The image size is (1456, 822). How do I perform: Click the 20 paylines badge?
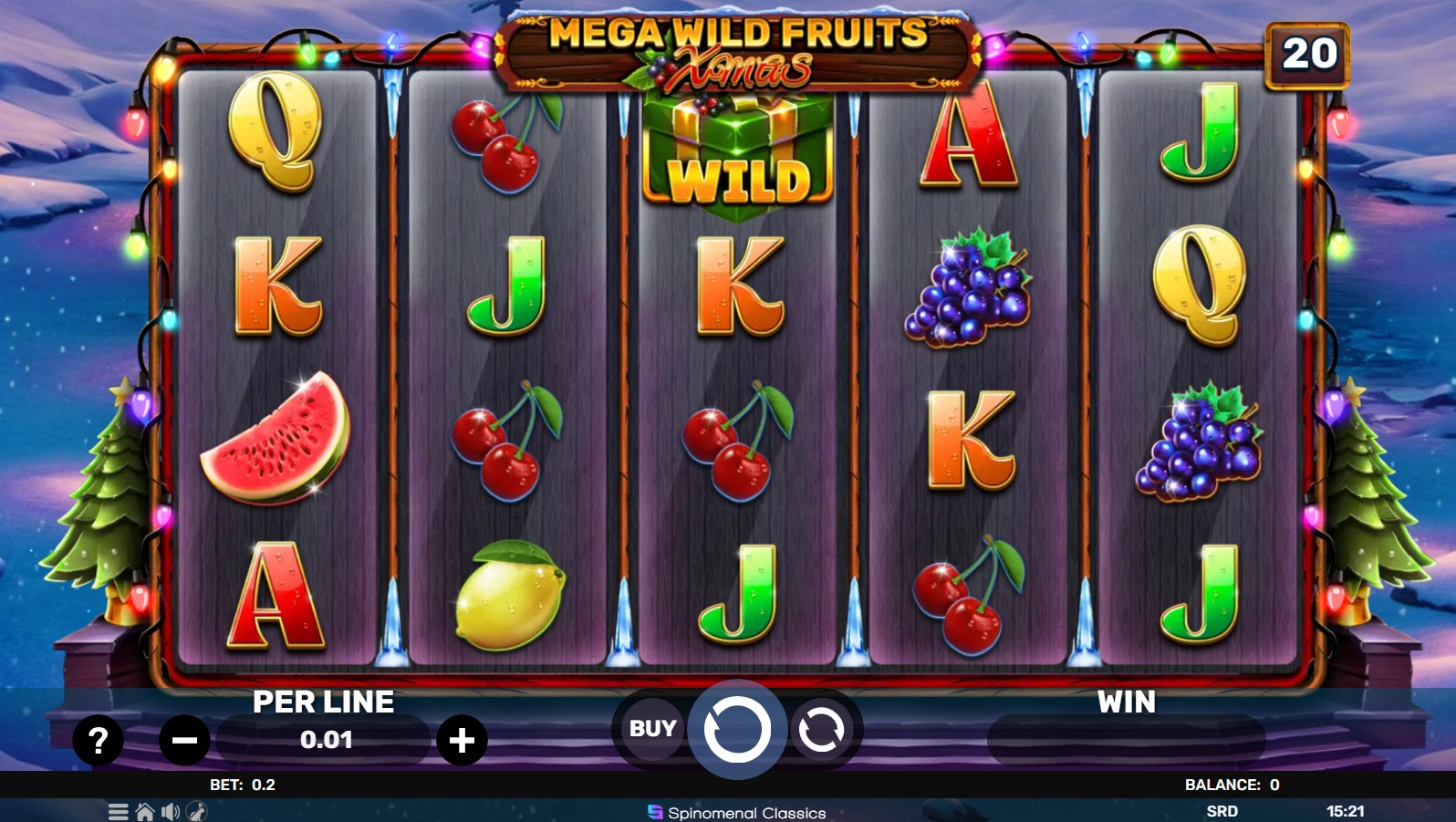1308,53
